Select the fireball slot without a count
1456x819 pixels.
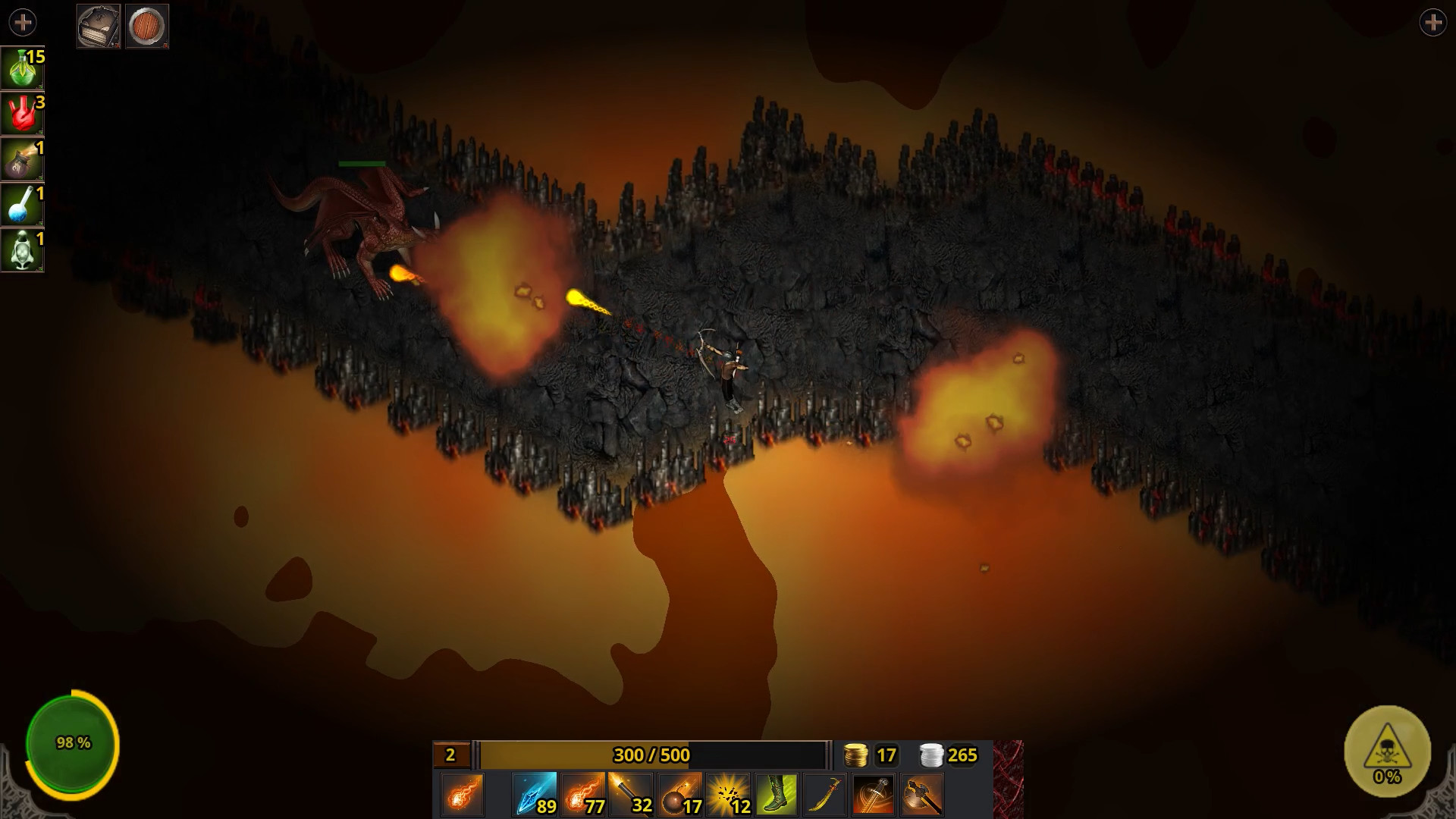pos(462,795)
